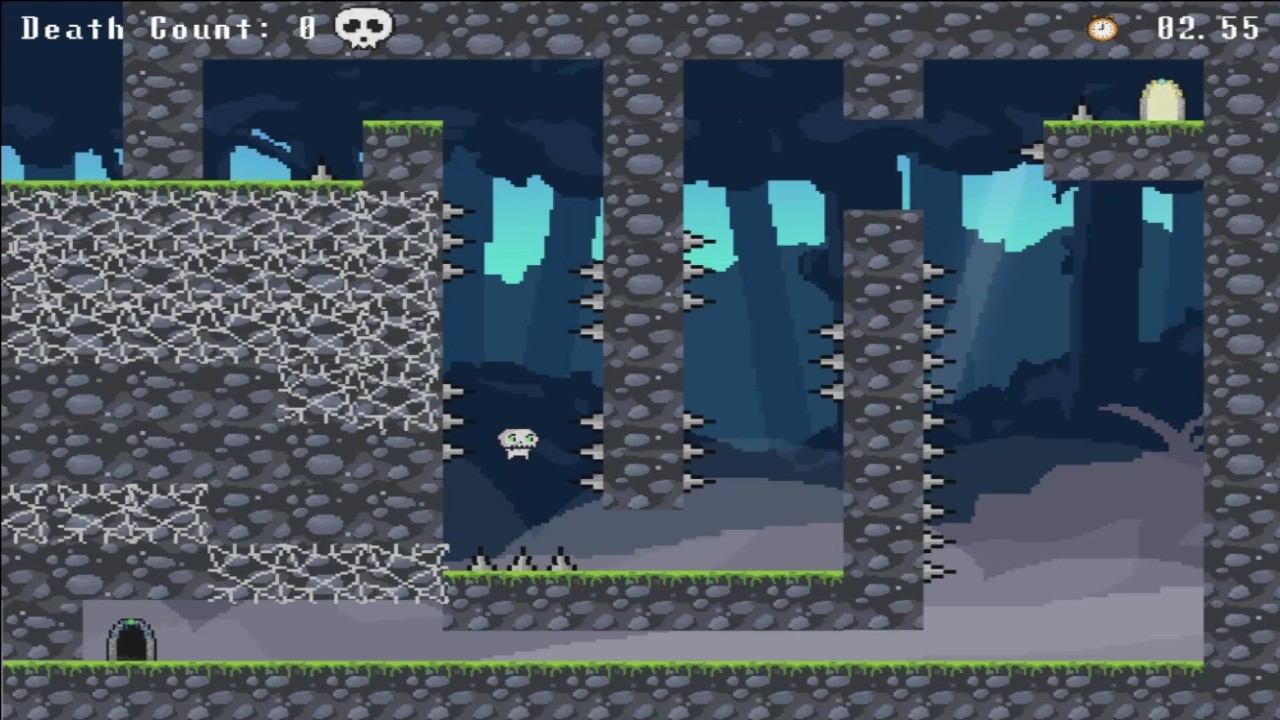
Task: Click the grassy ledge above the portal
Action: point(1120,128)
